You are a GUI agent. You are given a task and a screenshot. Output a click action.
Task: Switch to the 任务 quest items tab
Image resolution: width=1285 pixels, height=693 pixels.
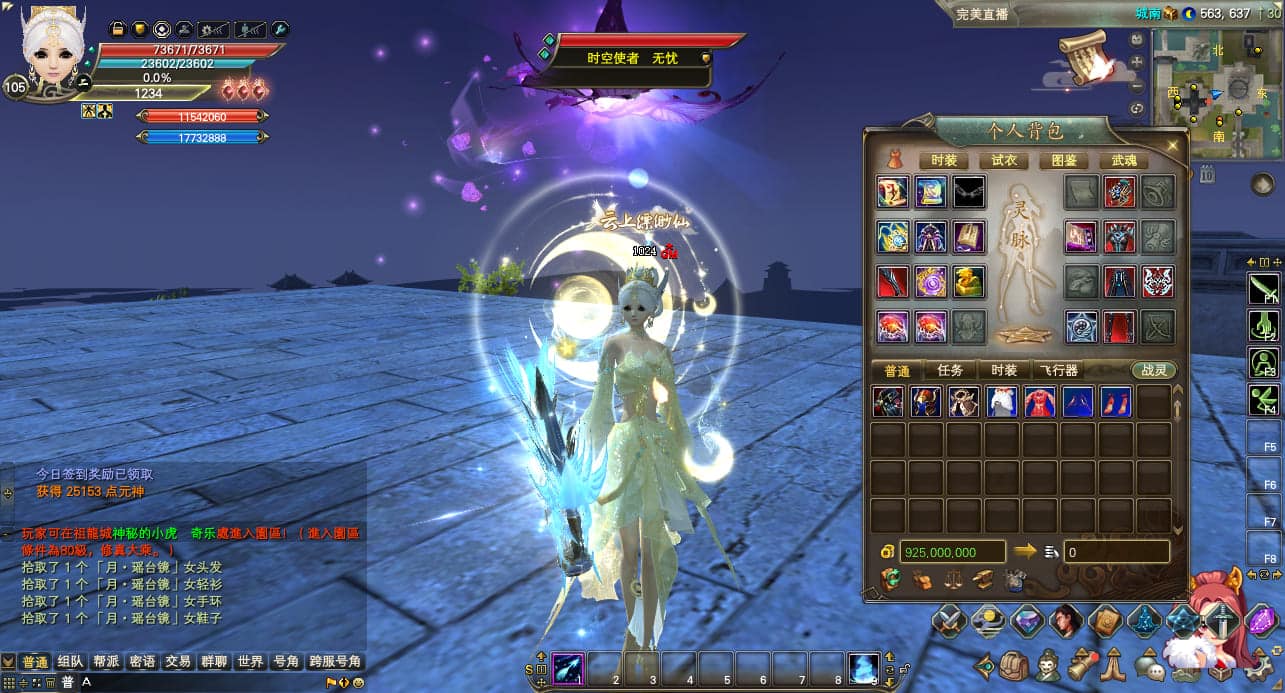950,370
